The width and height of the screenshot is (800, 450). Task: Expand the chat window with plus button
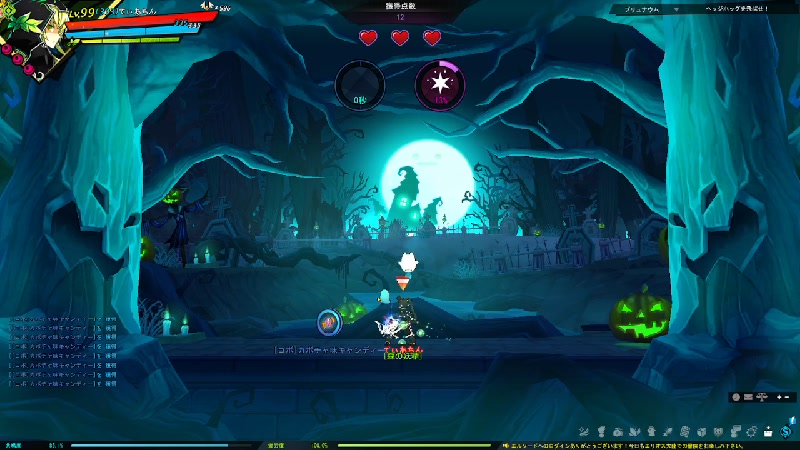[778, 397]
